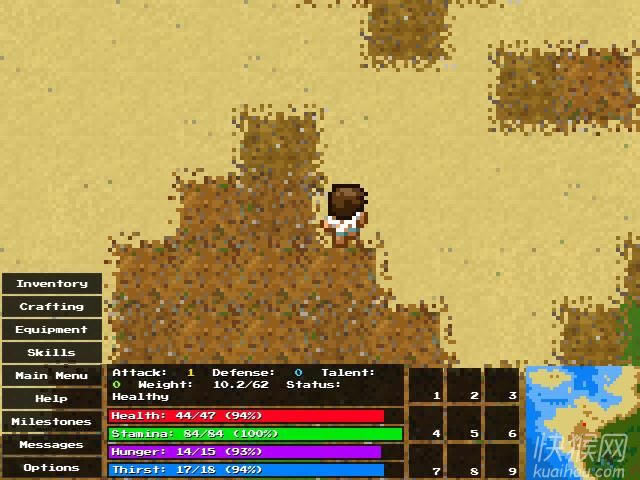This screenshot has height=480, width=640.
Task: Select quick slot number 1
Action: pos(427,385)
